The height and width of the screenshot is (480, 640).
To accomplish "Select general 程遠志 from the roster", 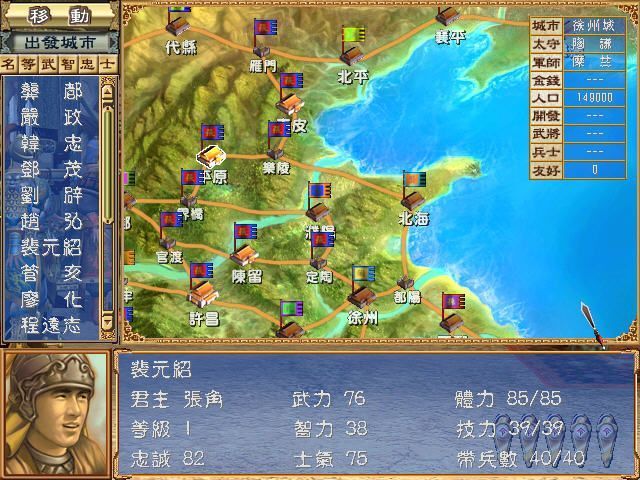I will click(50, 324).
